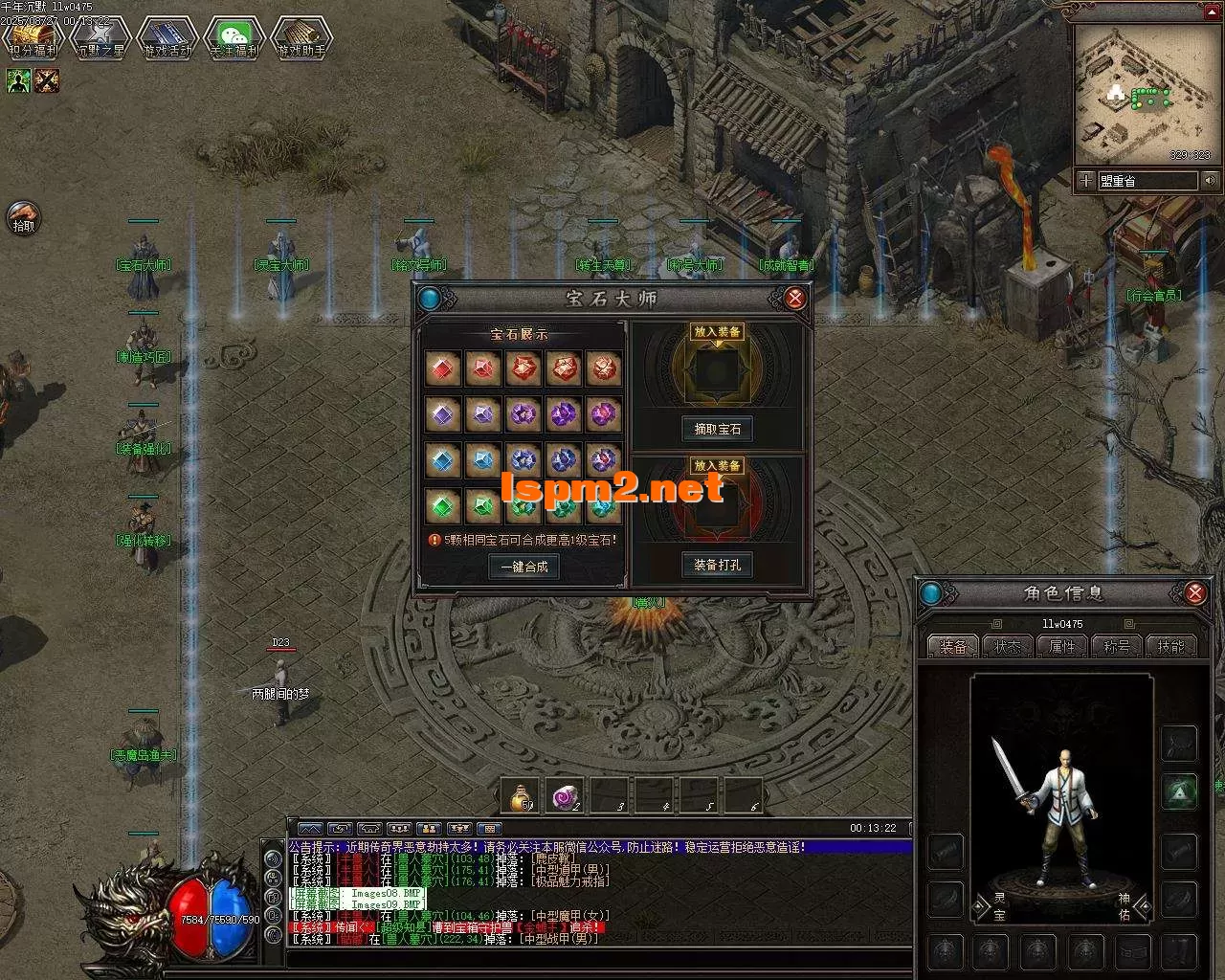The image size is (1225, 980).
Task: Open the 积分福利 treasure chest menu
Action: (33, 36)
